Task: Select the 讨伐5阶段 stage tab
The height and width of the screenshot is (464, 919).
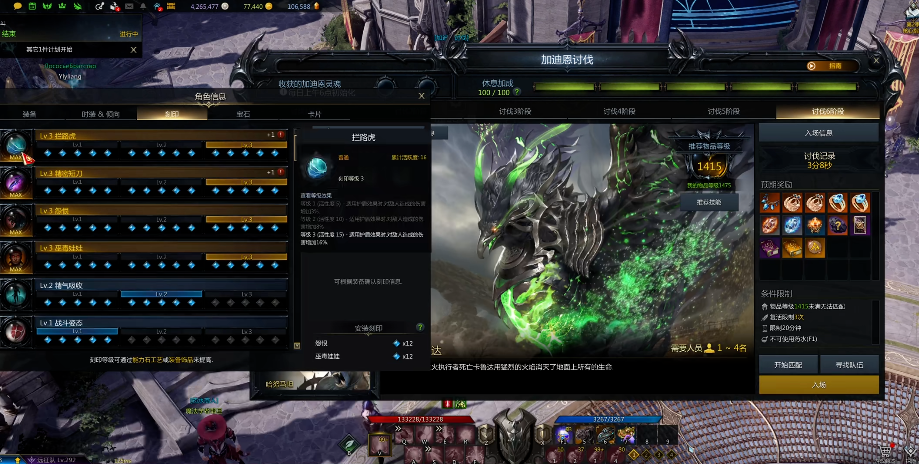Action: pyautogui.click(x=723, y=111)
